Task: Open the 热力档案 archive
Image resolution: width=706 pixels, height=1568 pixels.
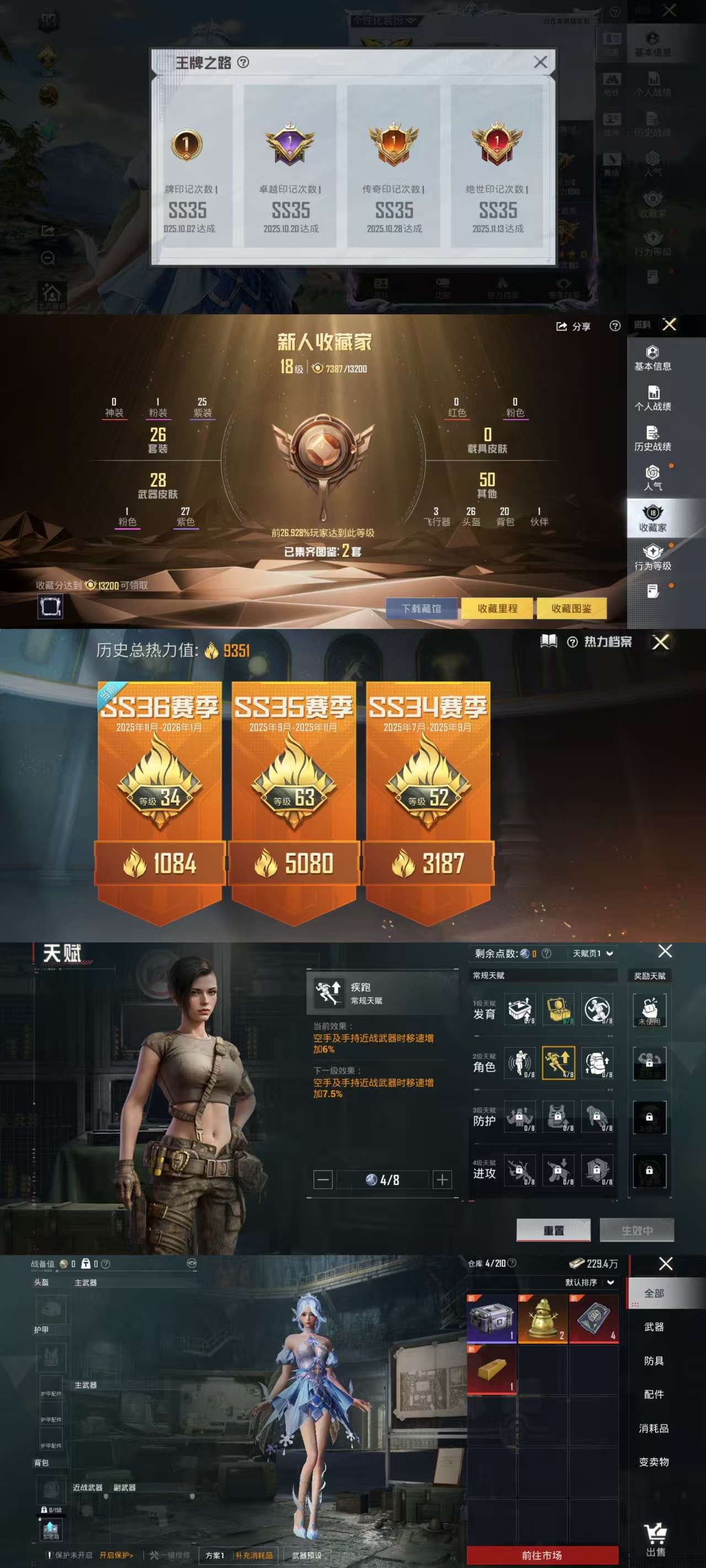Action: coord(607,642)
